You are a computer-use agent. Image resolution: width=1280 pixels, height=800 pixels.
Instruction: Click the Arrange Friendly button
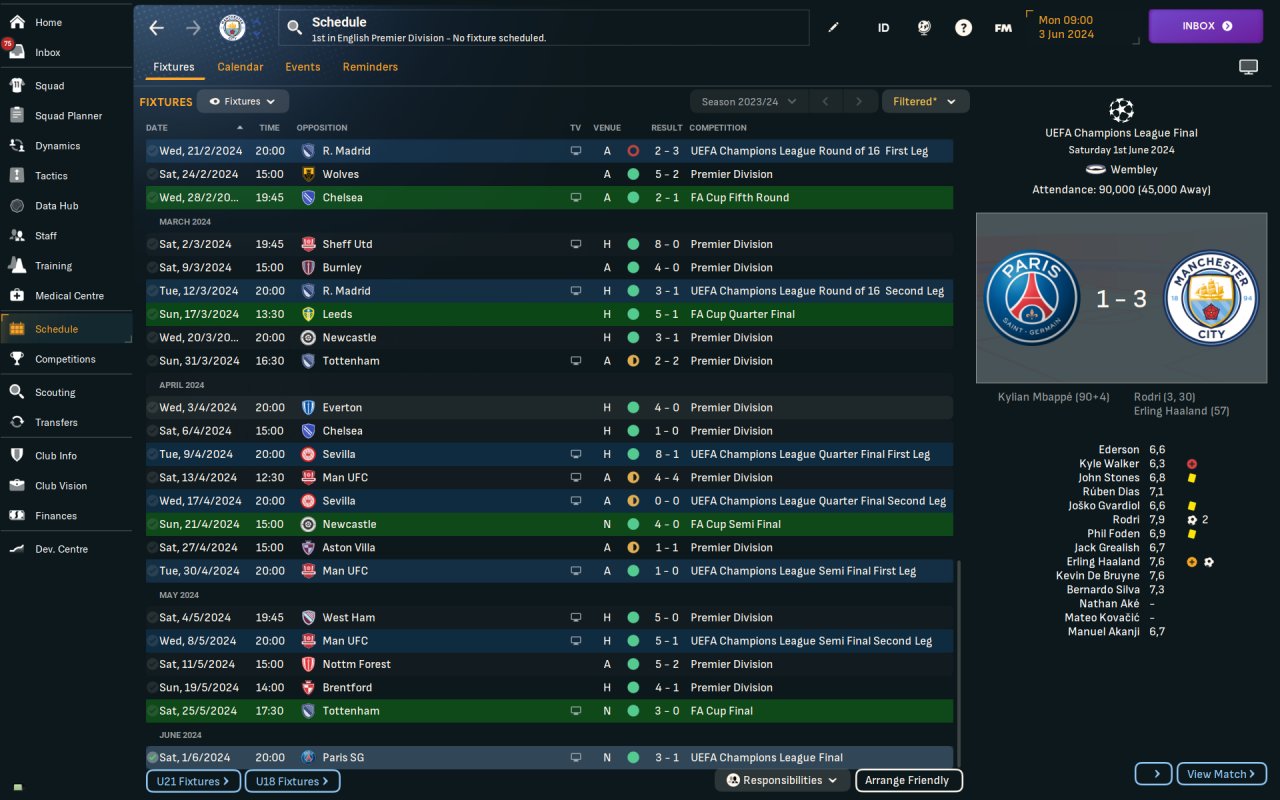pyautogui.click(x=908, y=781)
